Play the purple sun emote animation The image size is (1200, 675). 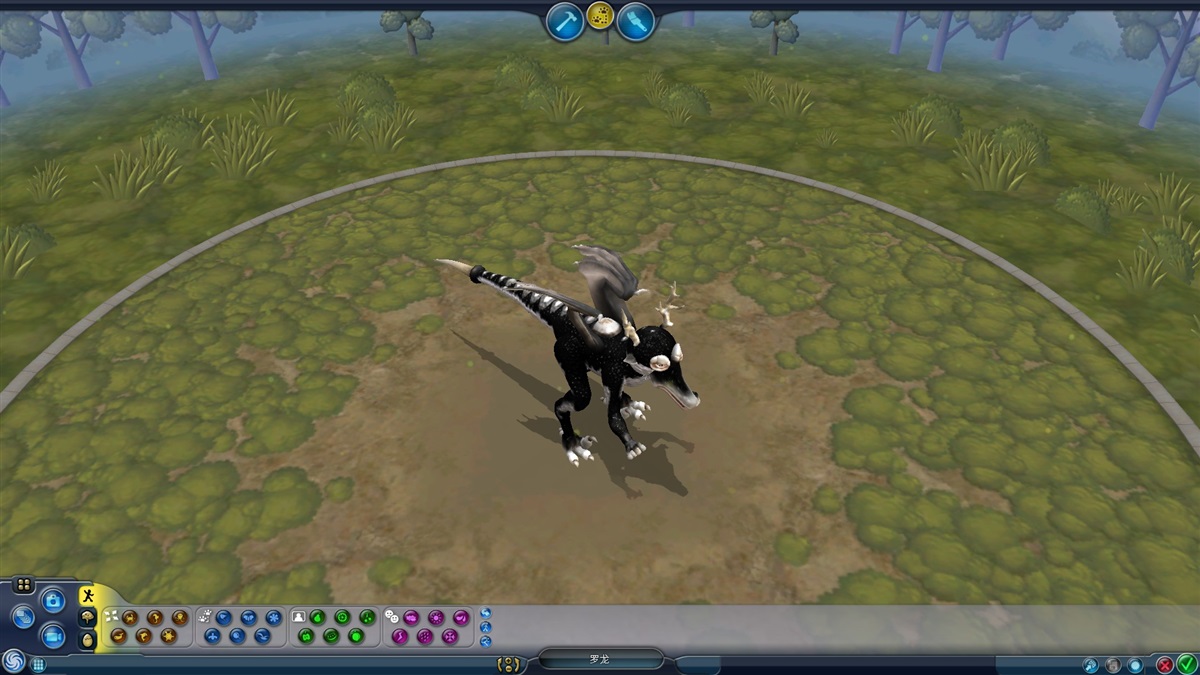(436, 617)
